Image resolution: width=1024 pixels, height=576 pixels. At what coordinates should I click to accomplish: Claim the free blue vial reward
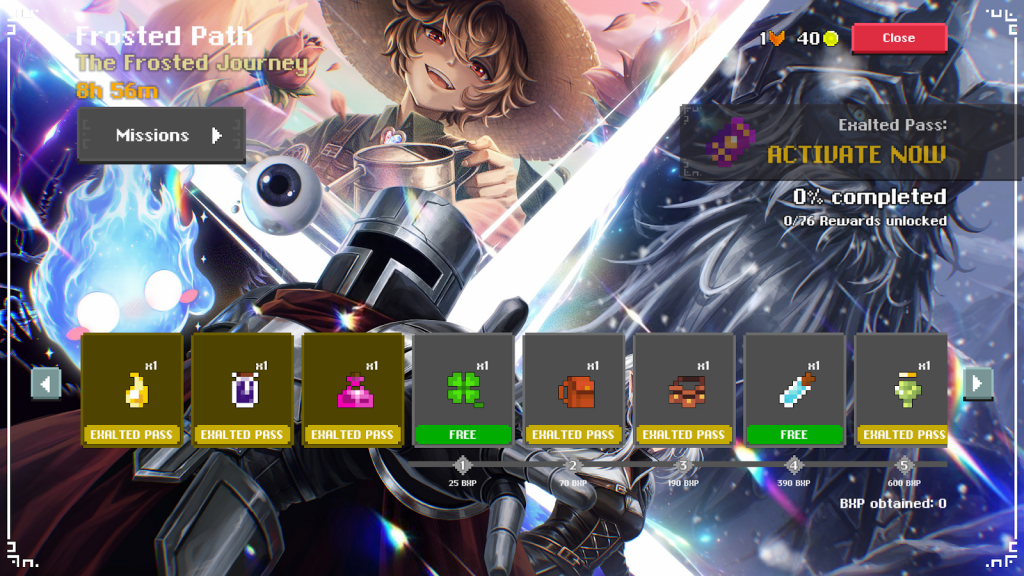(x=794, y=390)
